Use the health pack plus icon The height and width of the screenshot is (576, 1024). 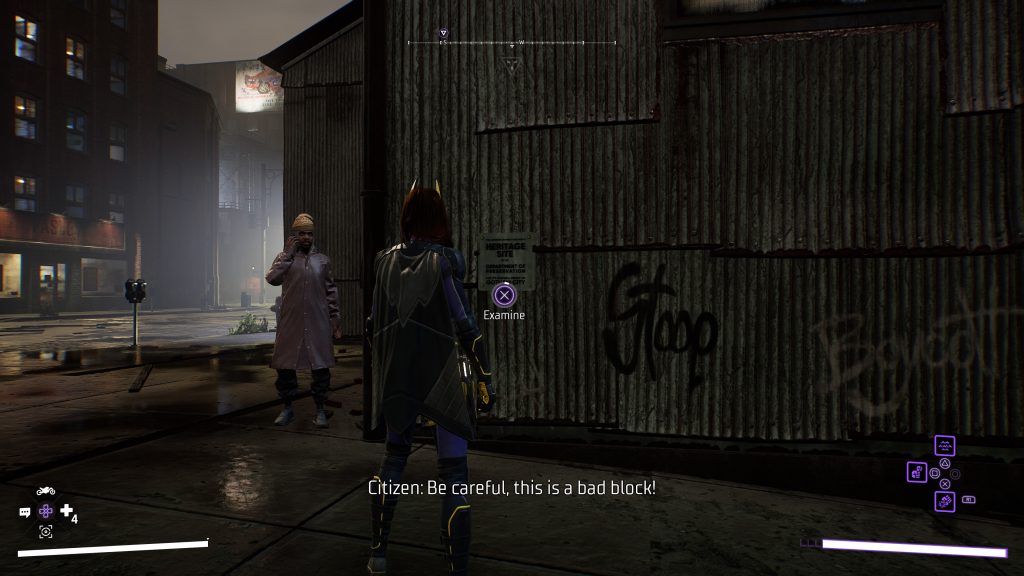click(x=67, y=511)
